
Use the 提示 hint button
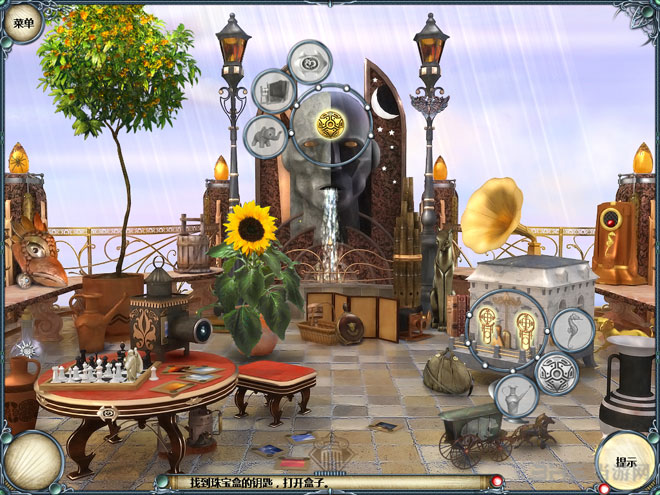[x=627, y=461]
